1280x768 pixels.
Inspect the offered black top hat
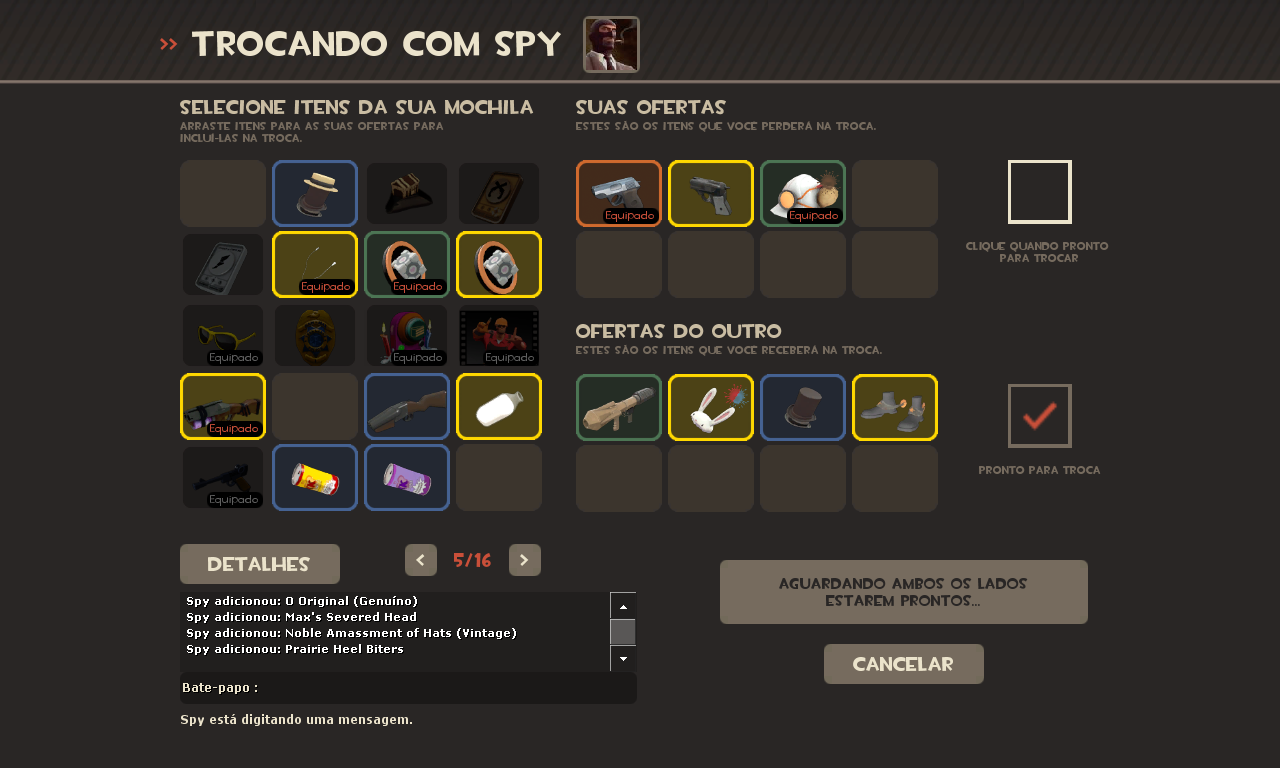(803, 407)
